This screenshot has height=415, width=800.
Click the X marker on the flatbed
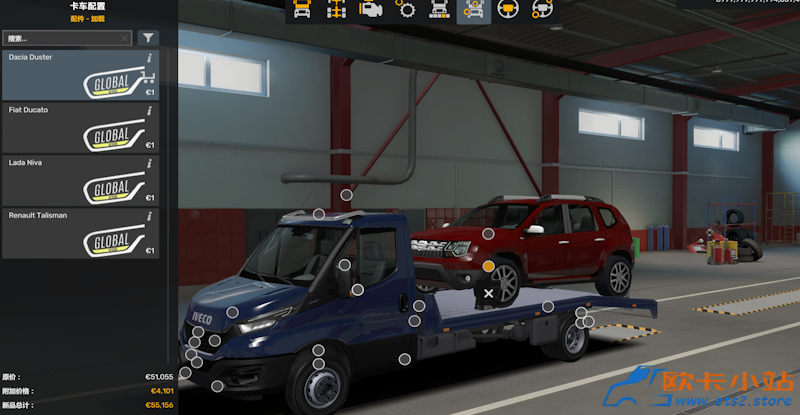pyautogui.click(x=488, y=293)
